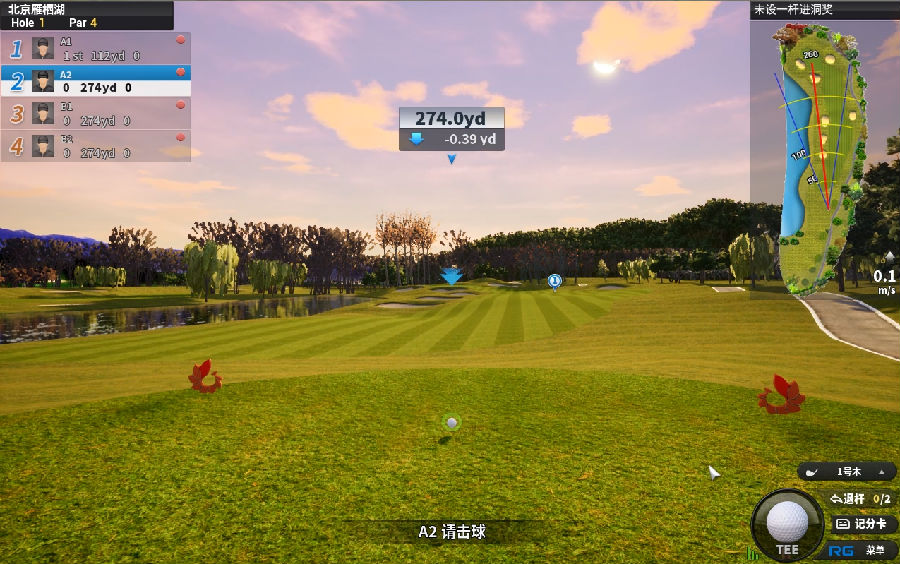Select player A2 highlighted row

click(96, 80)
